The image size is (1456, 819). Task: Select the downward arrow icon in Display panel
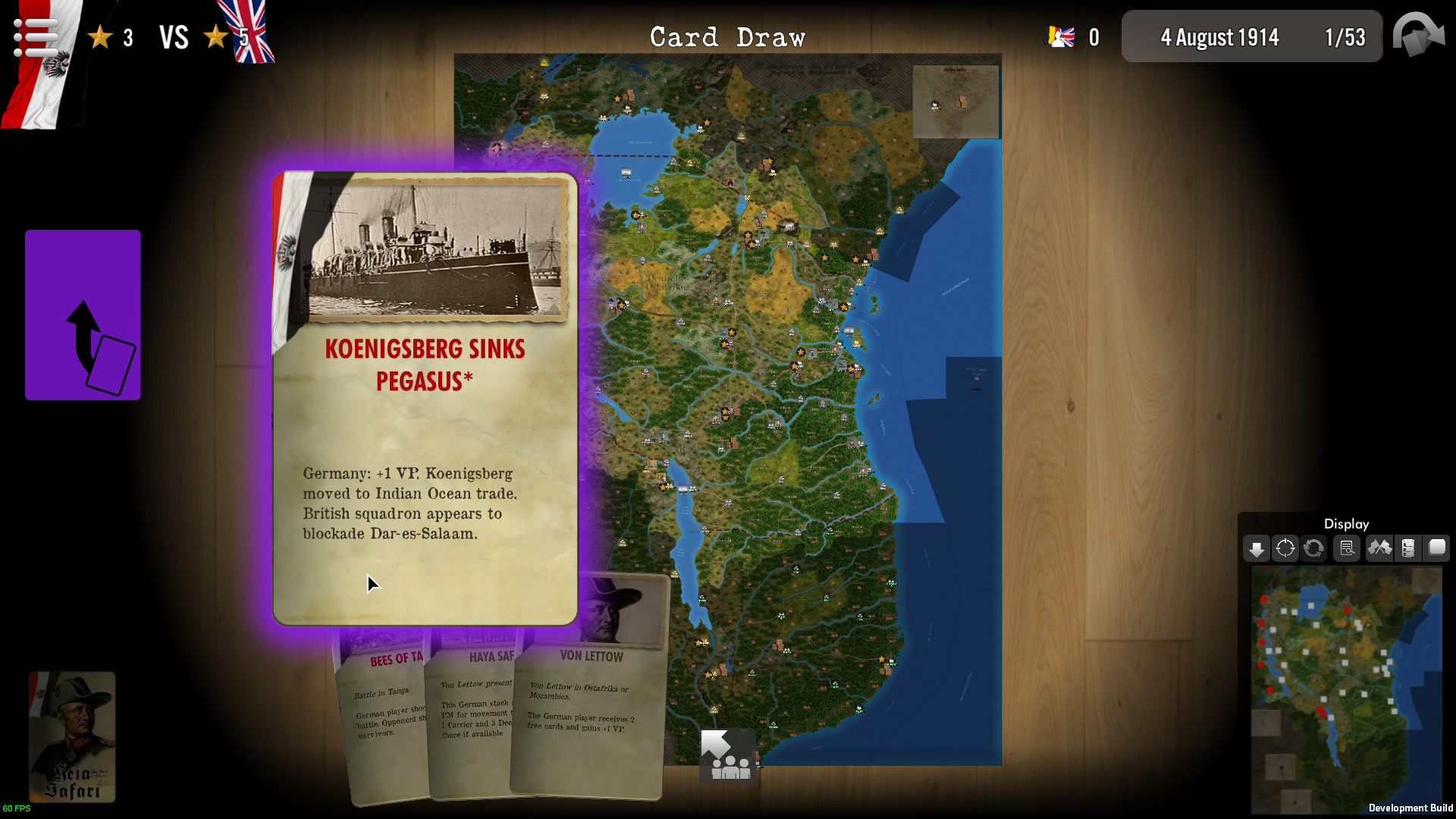click(1257, 548)
